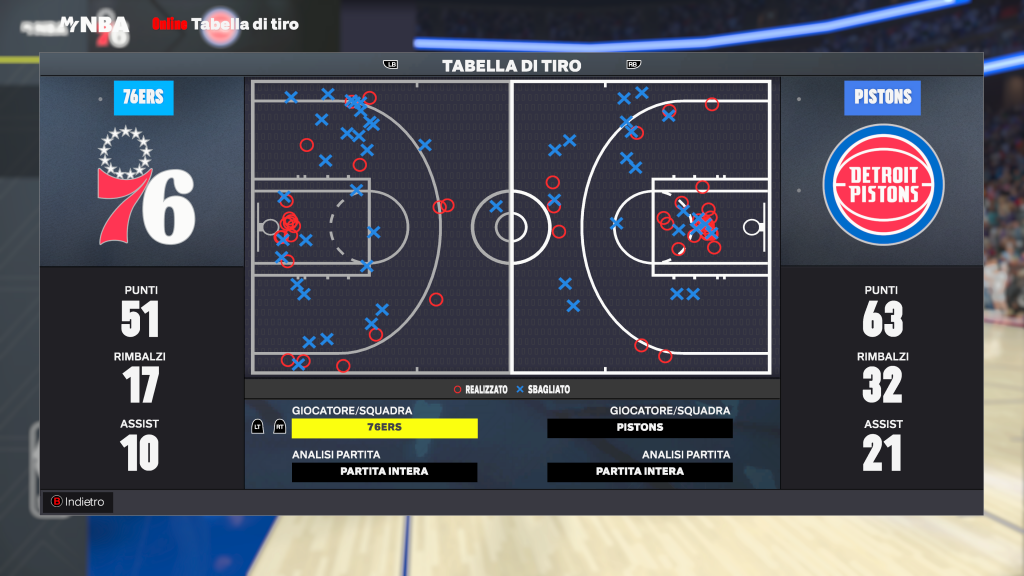Screen dimensions: 1024x576
Task: Choose the PISTONS player/team selector
Action: 639,428
